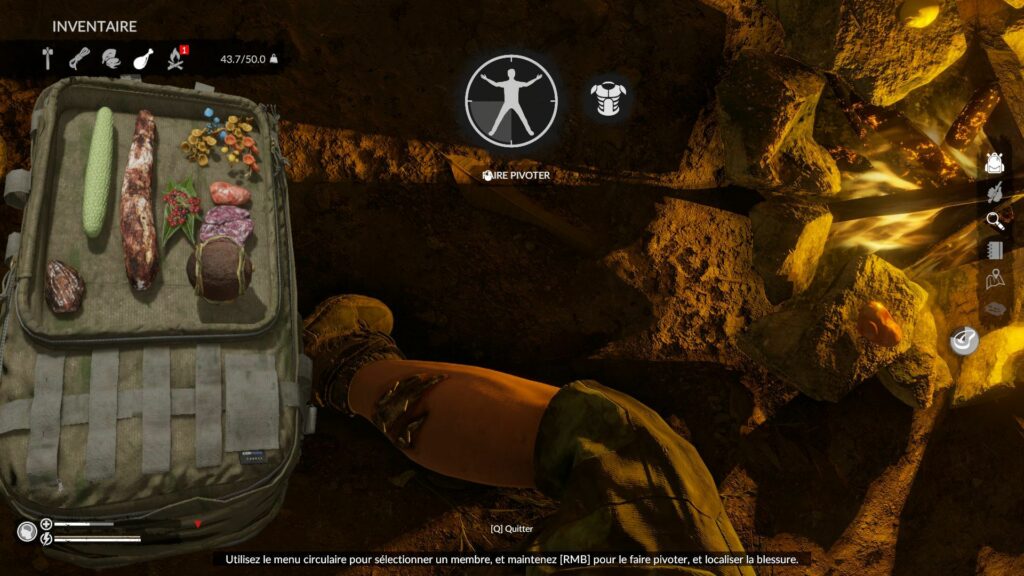Choose the orange mushroom cluster

pos(221,141)
